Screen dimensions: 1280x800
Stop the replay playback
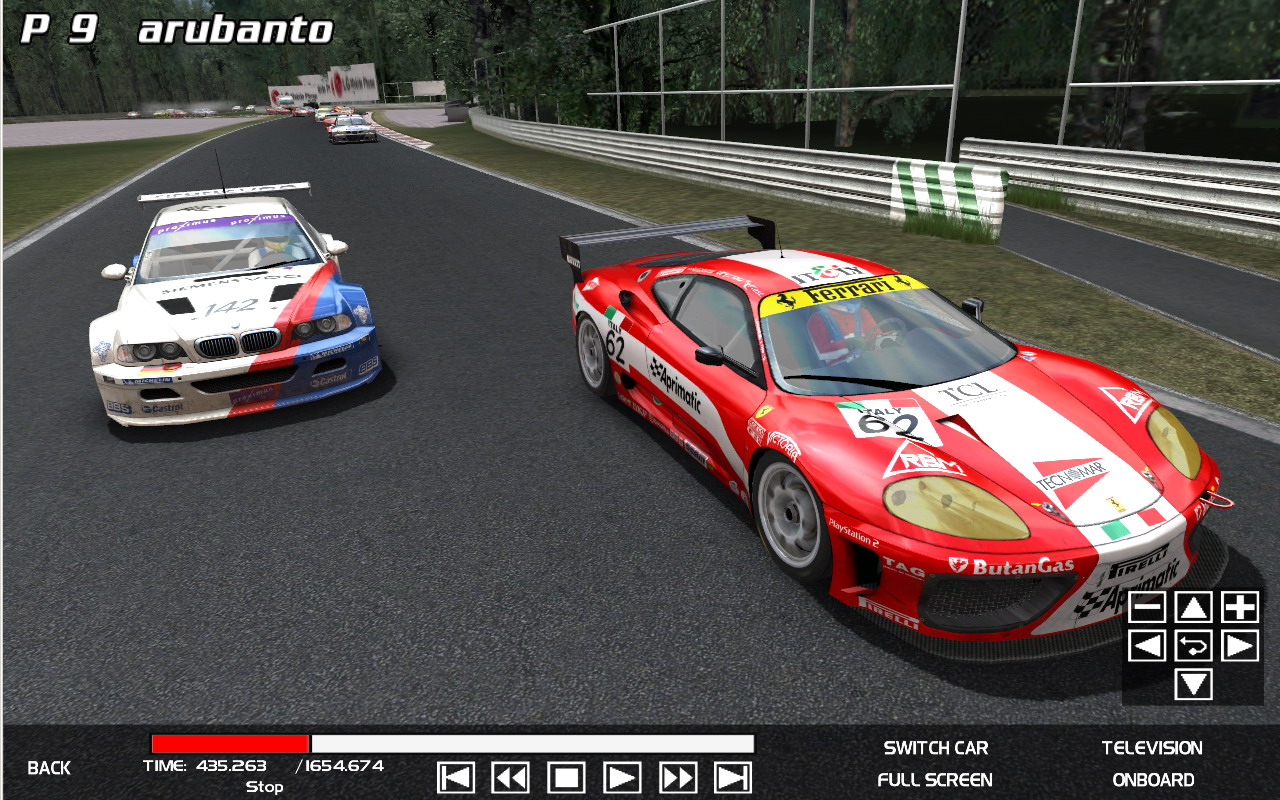pyautogui.click(x=566, y=777)
